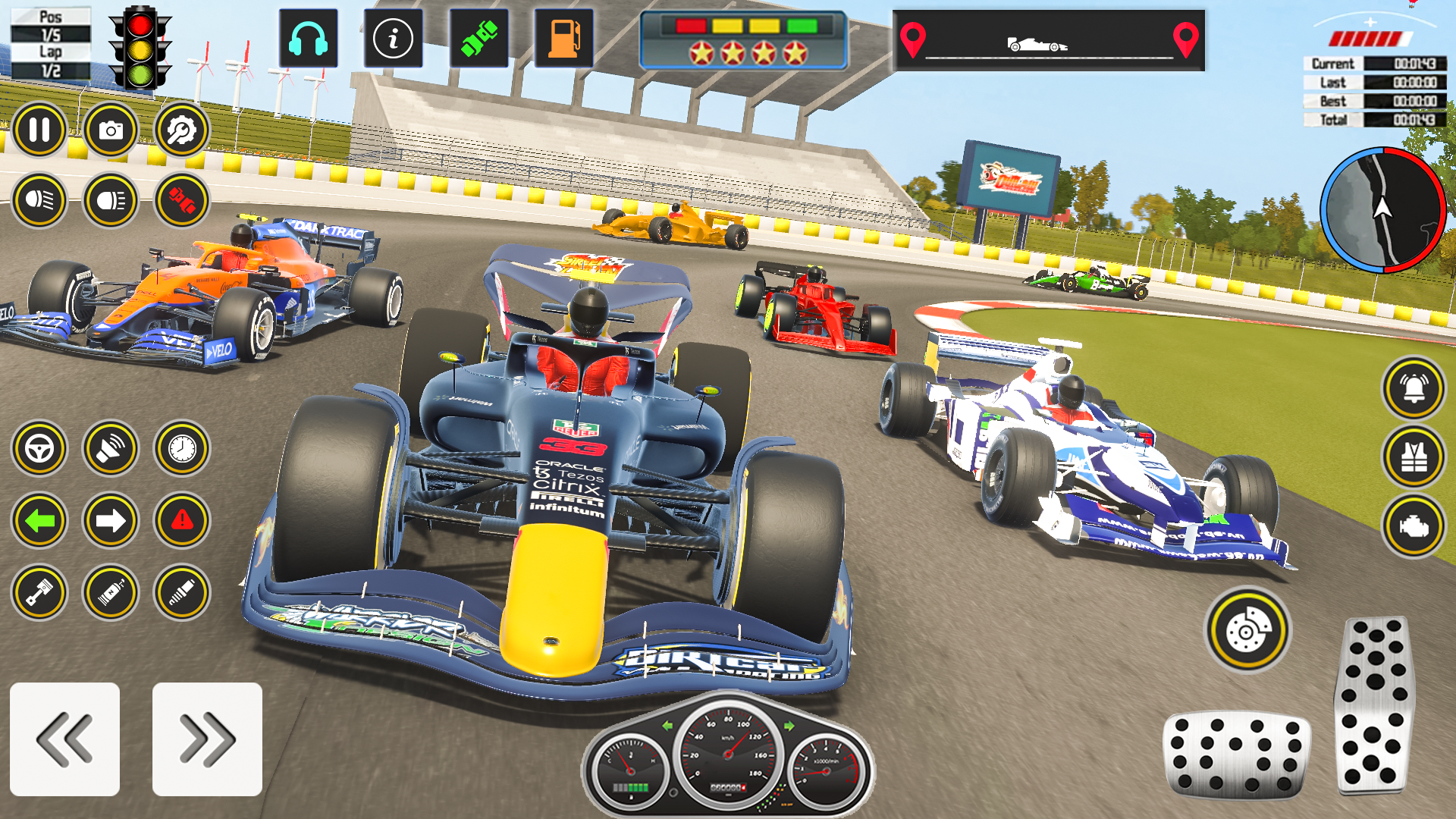1456x819 pixels.
Task: Activate the nitro boost bottle
Action: tap(111, 589)
